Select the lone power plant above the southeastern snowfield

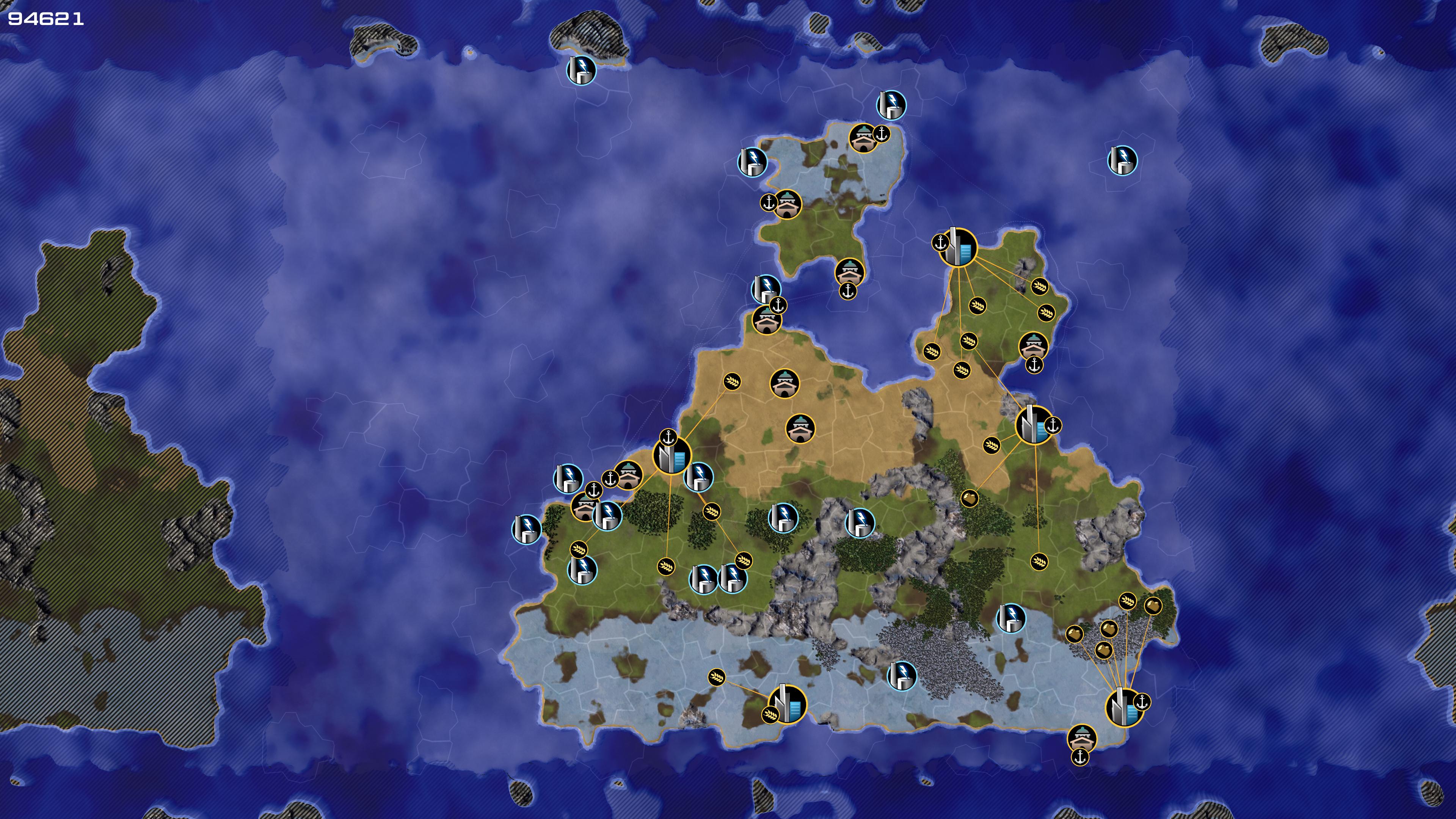[1010, 618]
